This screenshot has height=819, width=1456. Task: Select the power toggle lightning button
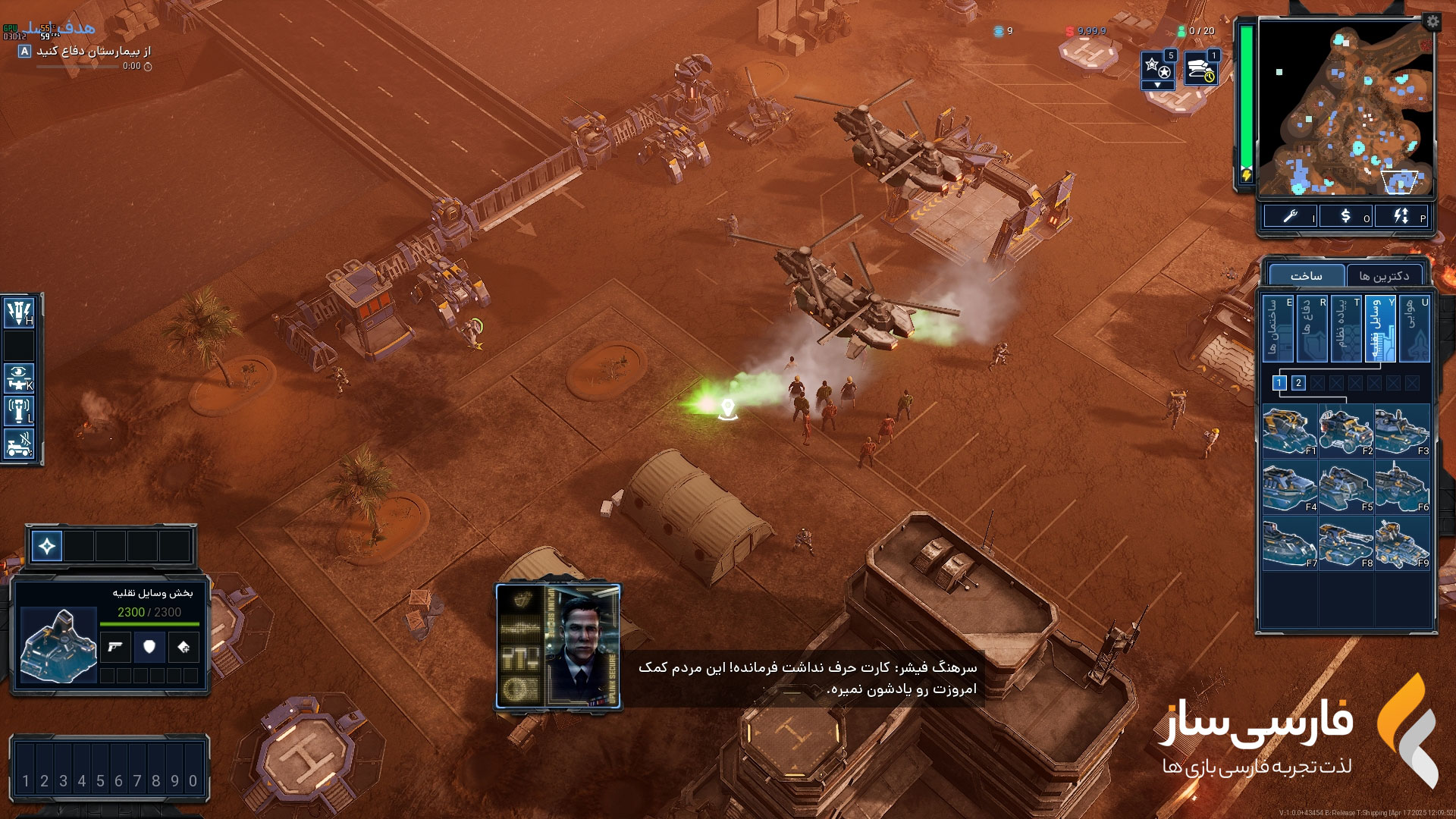[x=1401, y=216]
